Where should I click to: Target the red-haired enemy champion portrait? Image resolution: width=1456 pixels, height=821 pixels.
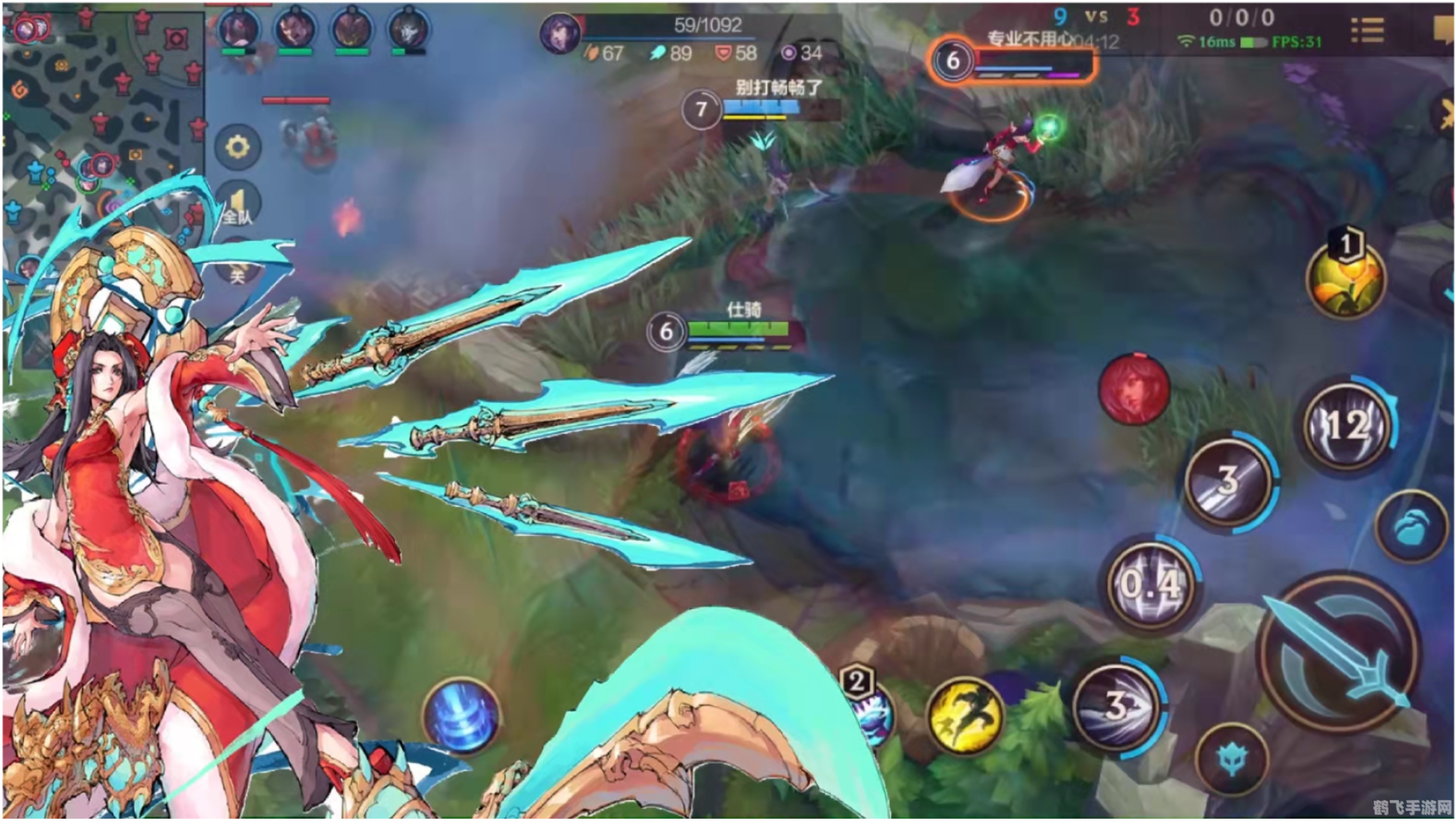tap(1132, 388)
